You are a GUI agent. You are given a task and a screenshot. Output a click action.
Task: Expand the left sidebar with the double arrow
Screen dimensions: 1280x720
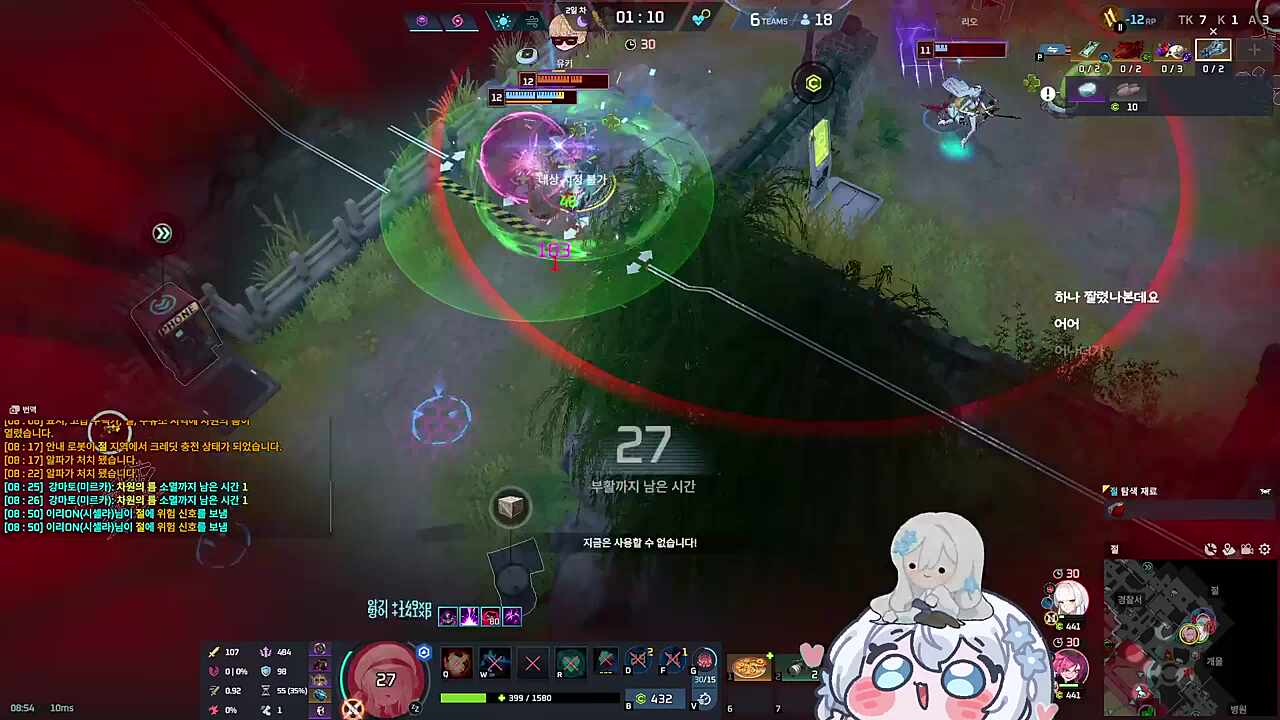coord(162,233)
